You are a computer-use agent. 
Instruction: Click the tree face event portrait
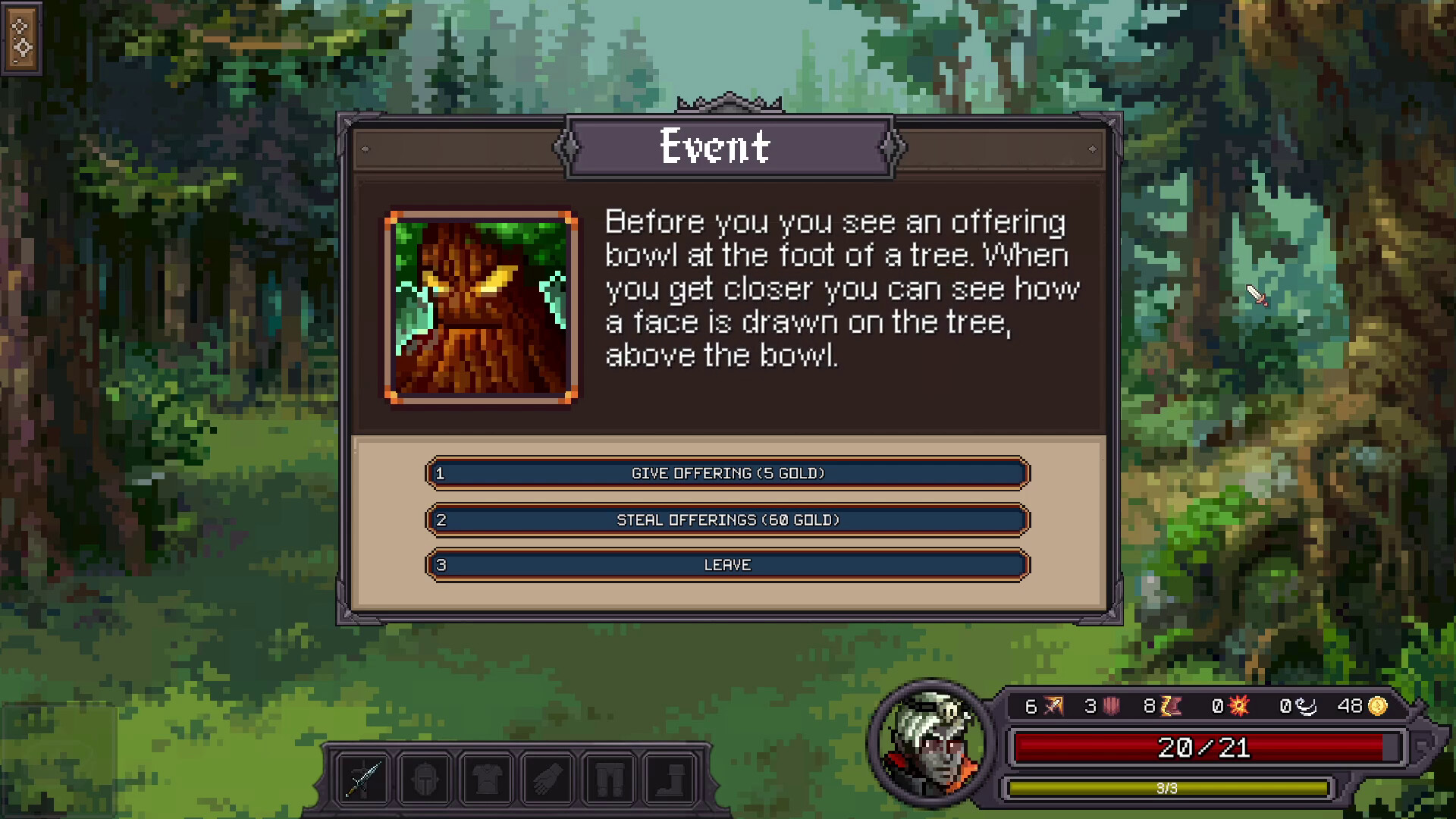[x=480, y=306]
